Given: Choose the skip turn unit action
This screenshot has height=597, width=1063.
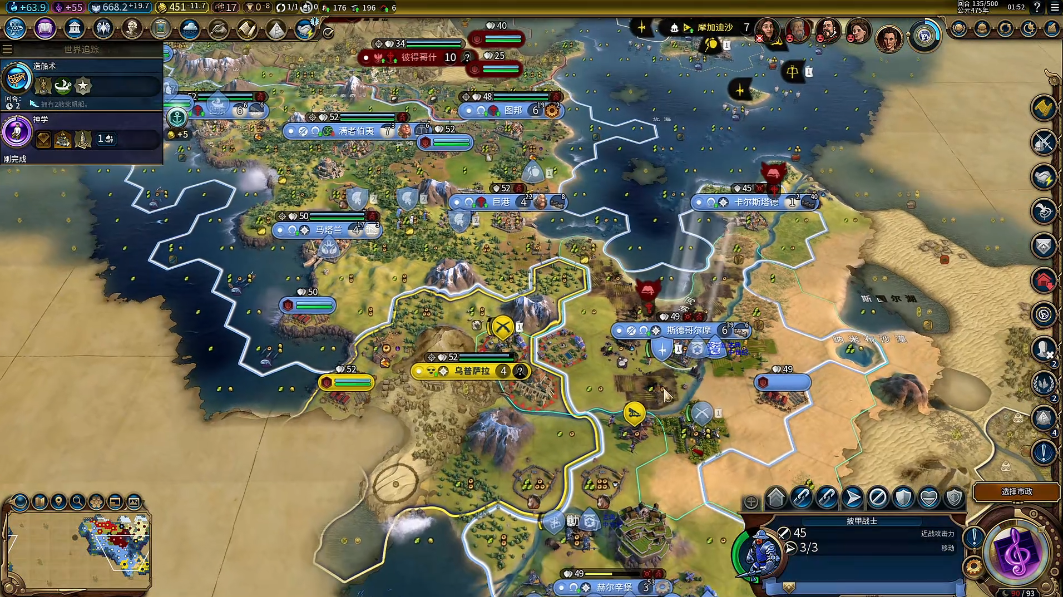Looking at the screenshot, I should click(878, 497).
